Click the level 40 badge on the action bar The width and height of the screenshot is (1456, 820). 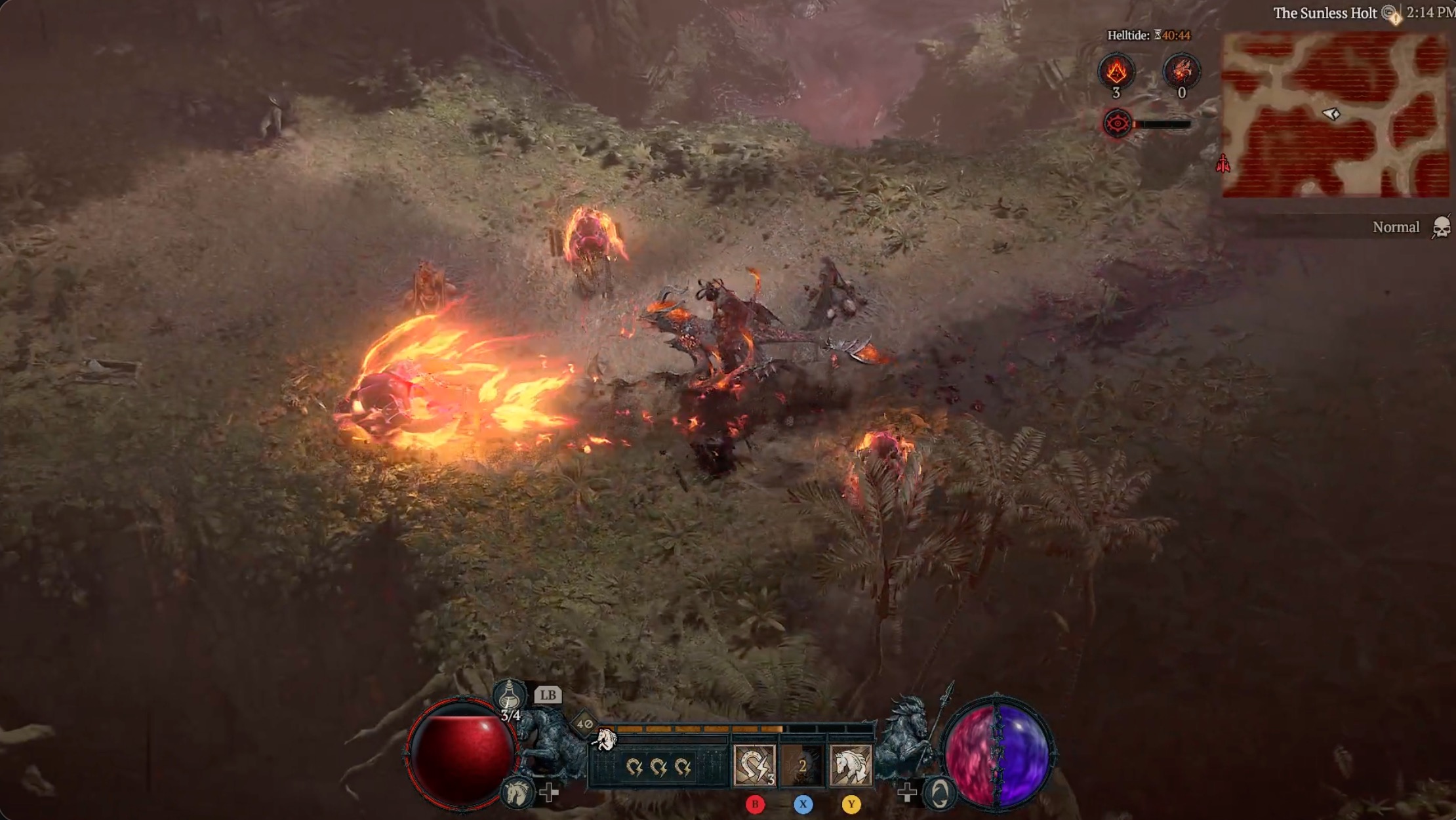point(584,724)
